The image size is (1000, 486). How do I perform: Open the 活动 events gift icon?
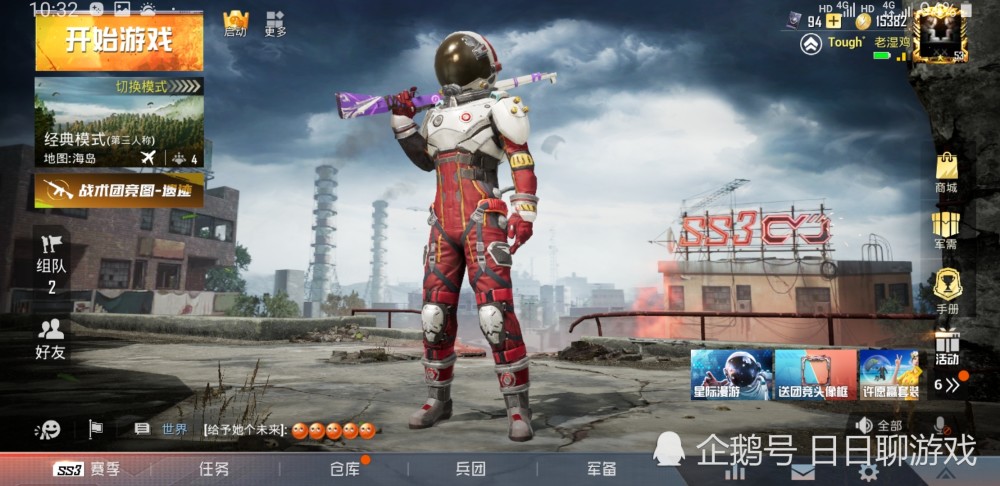tap(946, 346)
